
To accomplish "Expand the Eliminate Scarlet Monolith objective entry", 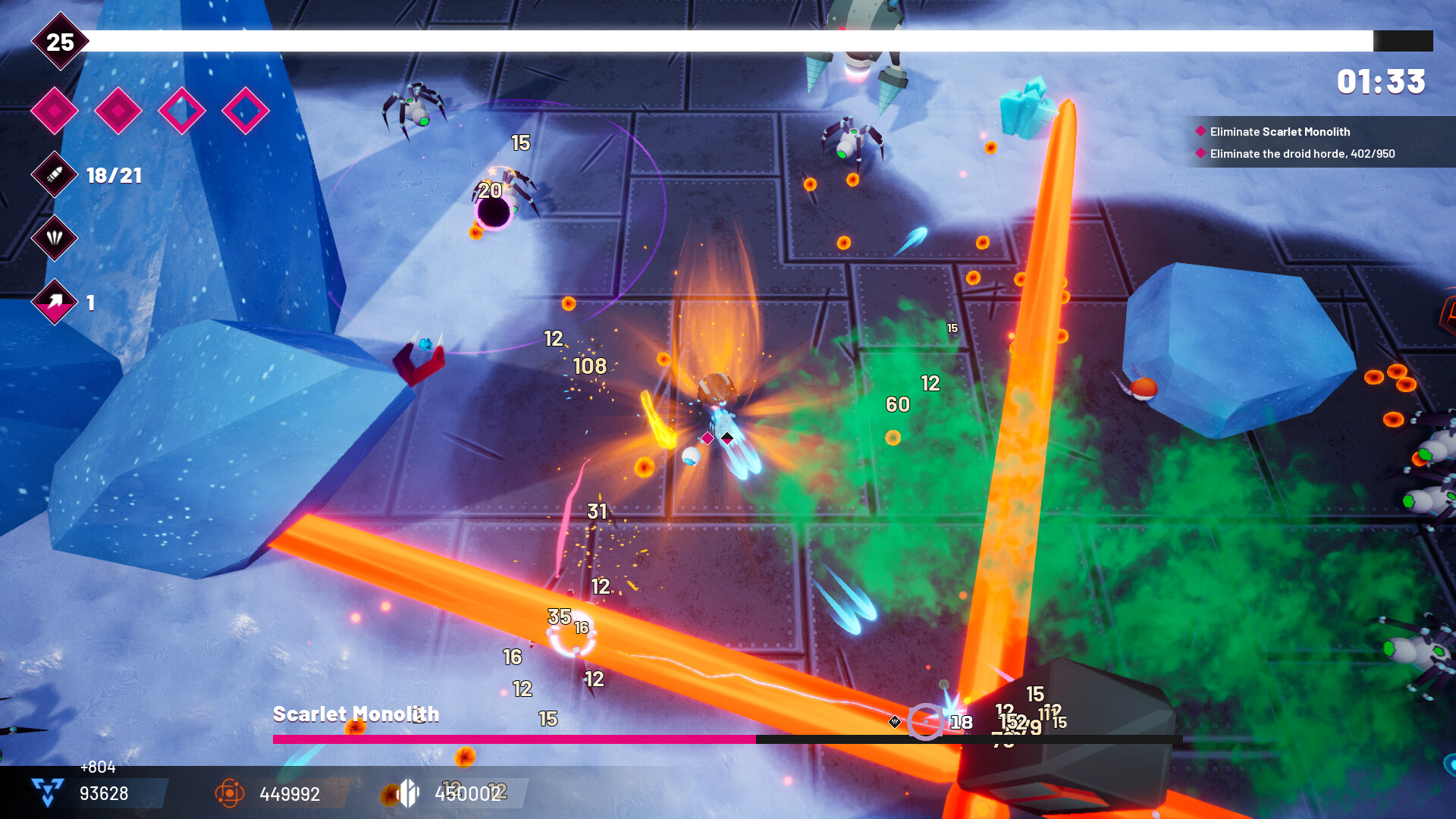I will pos(1279,131).
